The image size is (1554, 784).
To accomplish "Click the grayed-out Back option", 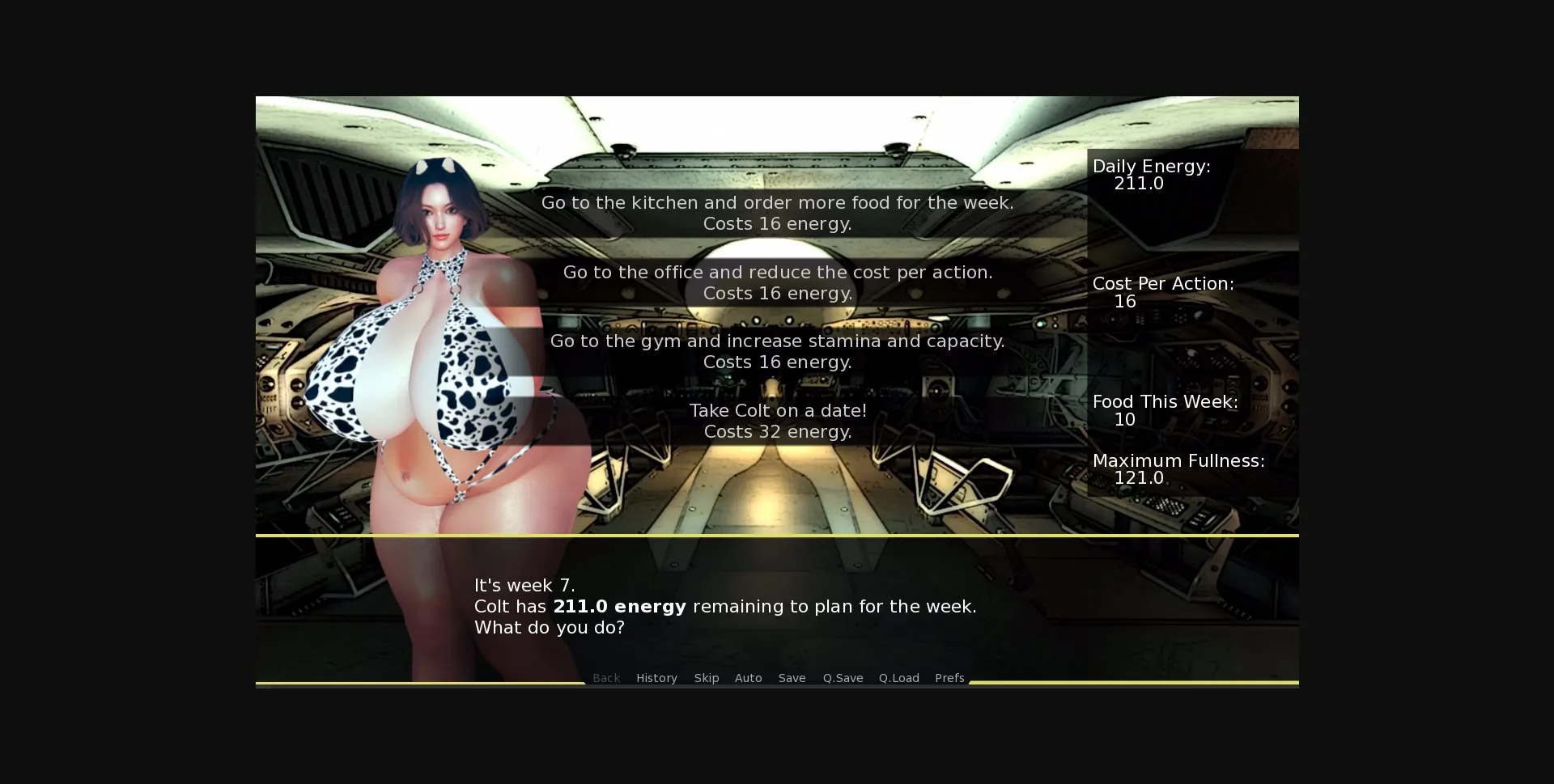I will click(x=606, y=678).
